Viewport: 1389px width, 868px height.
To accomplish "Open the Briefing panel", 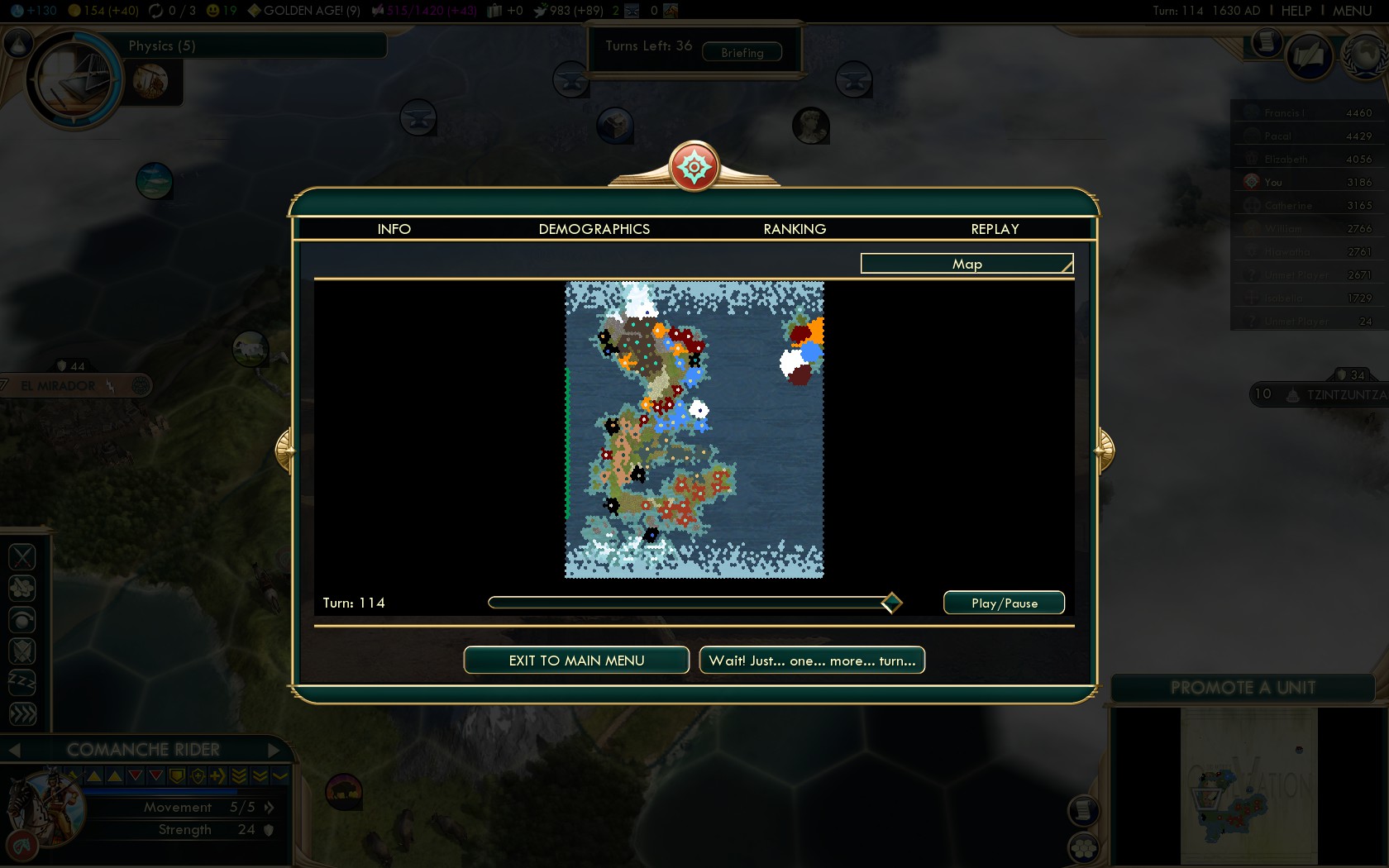I will point(742,52).
